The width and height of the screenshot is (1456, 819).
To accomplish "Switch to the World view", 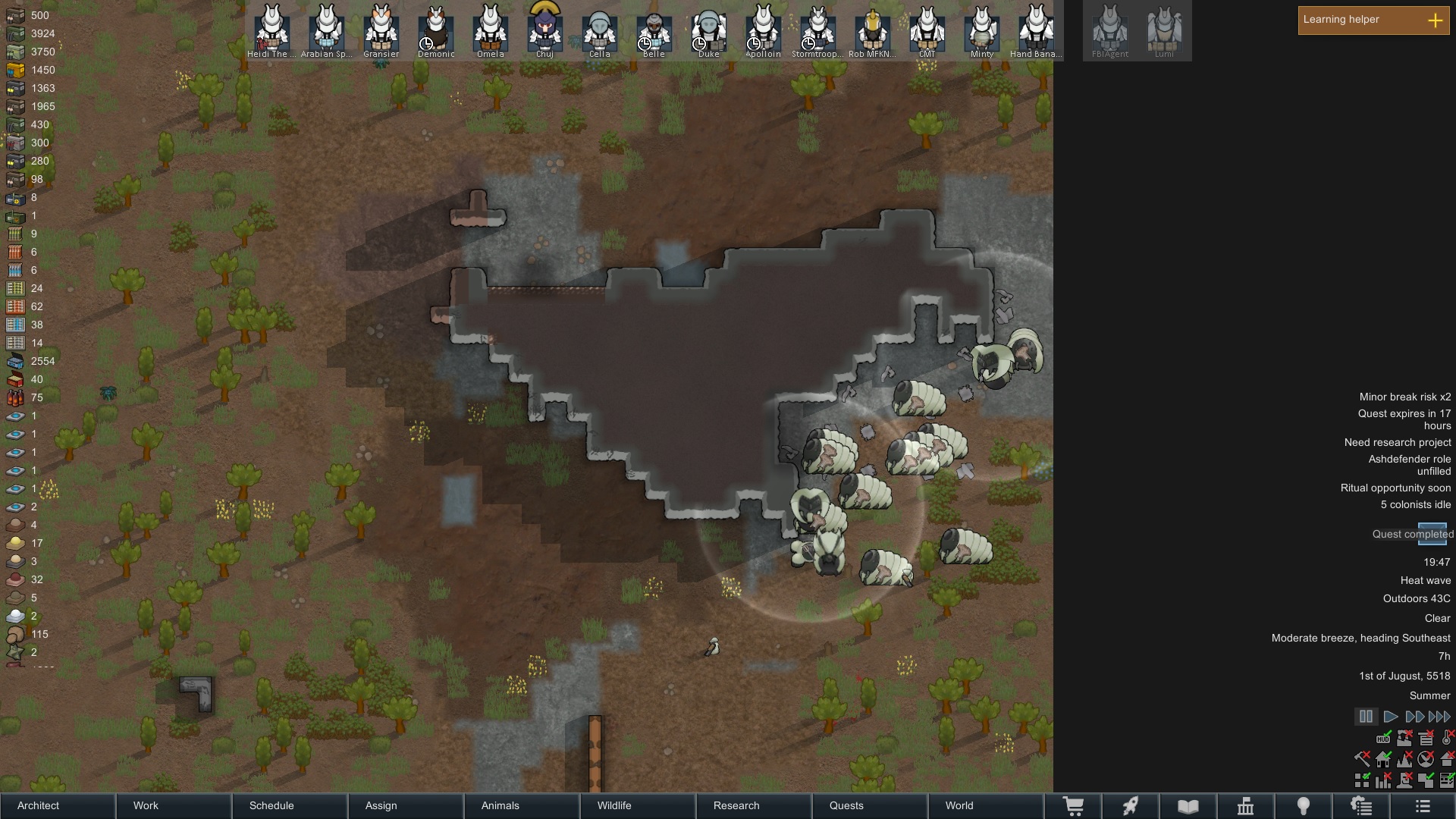I will 986,805.
